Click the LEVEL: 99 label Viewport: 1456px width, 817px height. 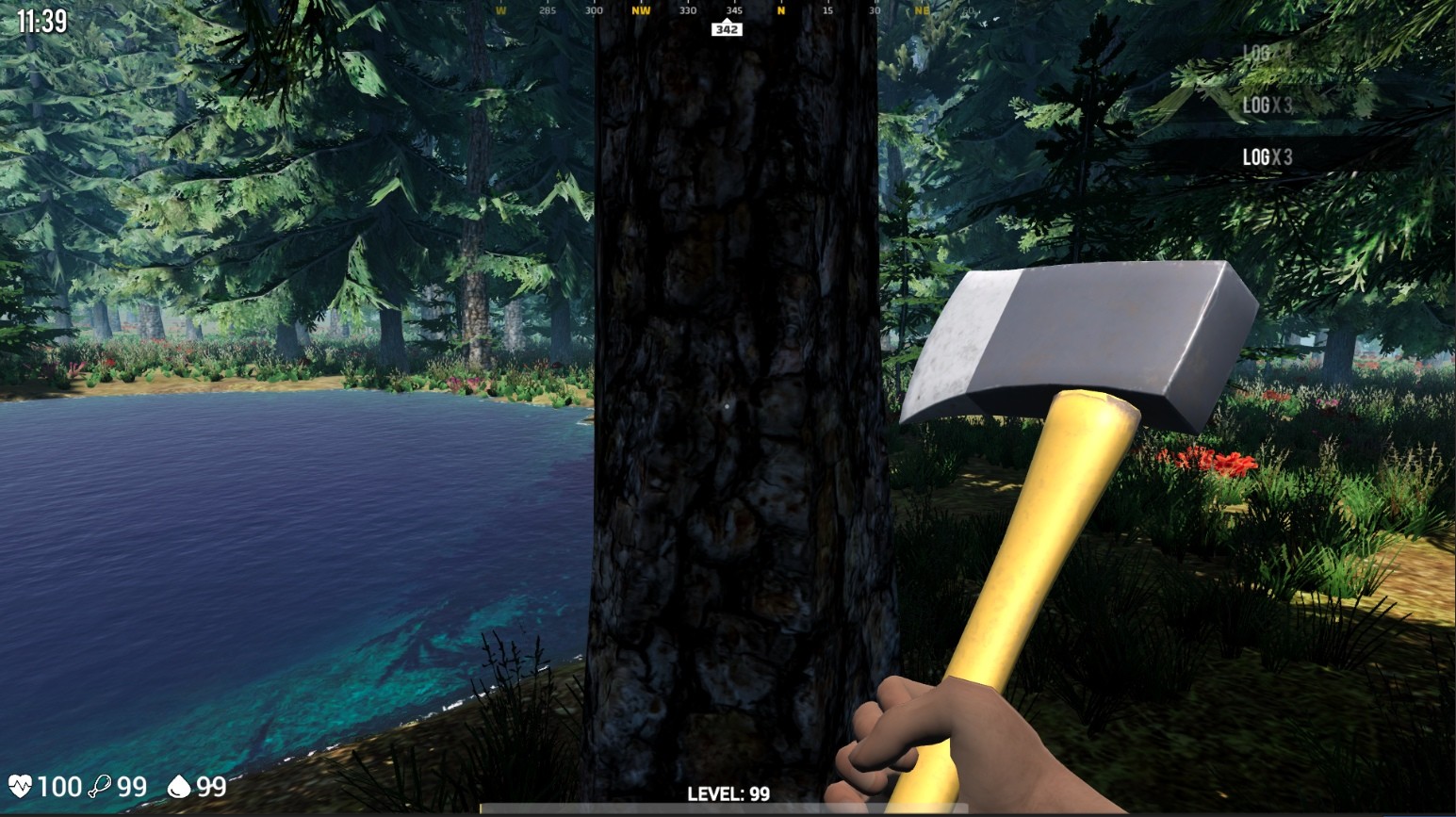click(x=728, y=794)
